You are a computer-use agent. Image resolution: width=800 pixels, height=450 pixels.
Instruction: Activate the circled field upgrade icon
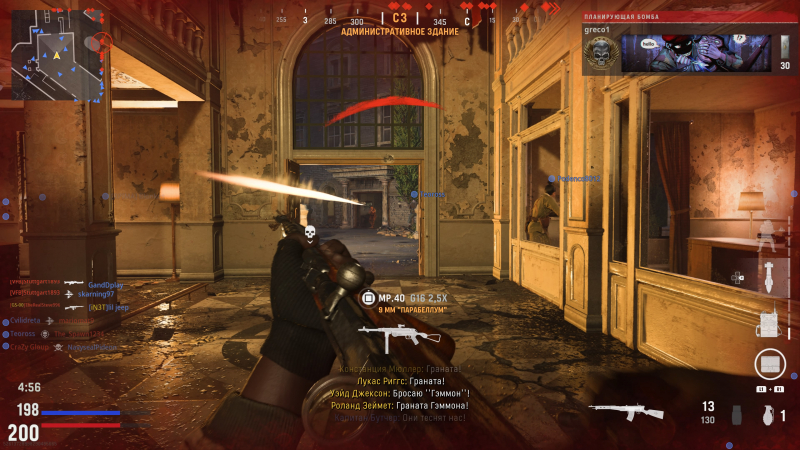click(769, 364)
